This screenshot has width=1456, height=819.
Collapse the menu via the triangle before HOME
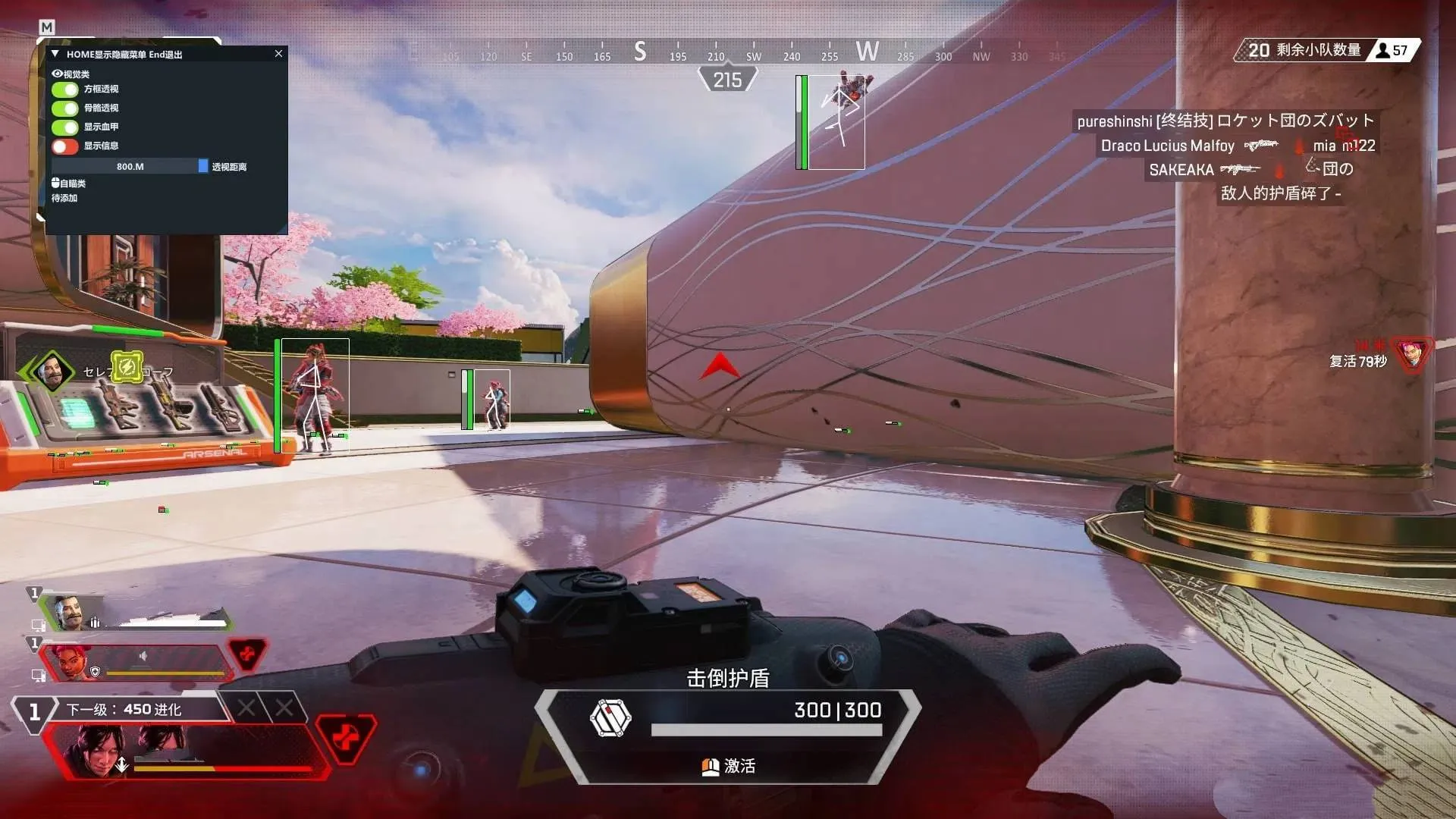55,54
